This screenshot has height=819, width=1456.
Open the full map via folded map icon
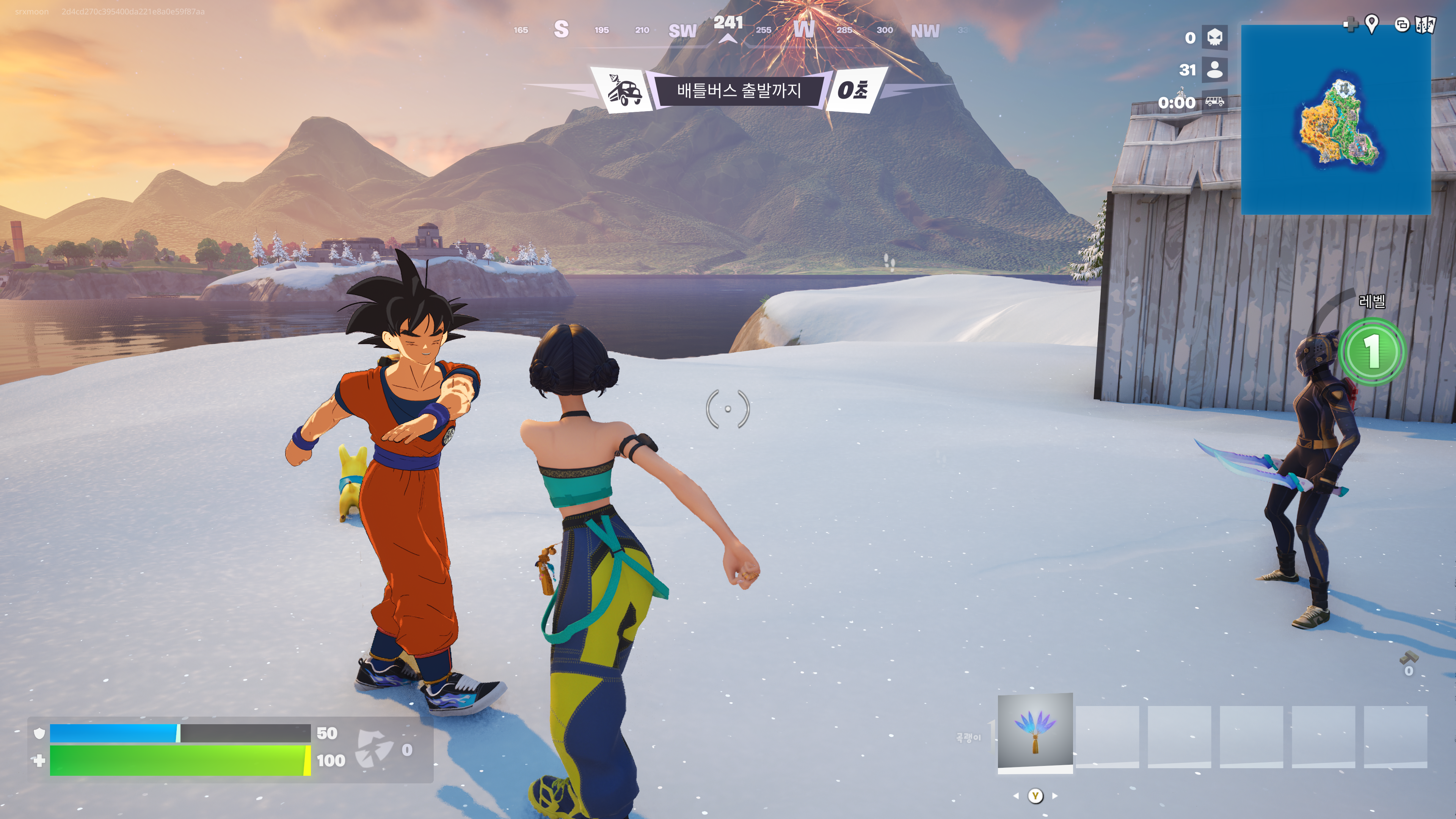[x=1425, y=25]
